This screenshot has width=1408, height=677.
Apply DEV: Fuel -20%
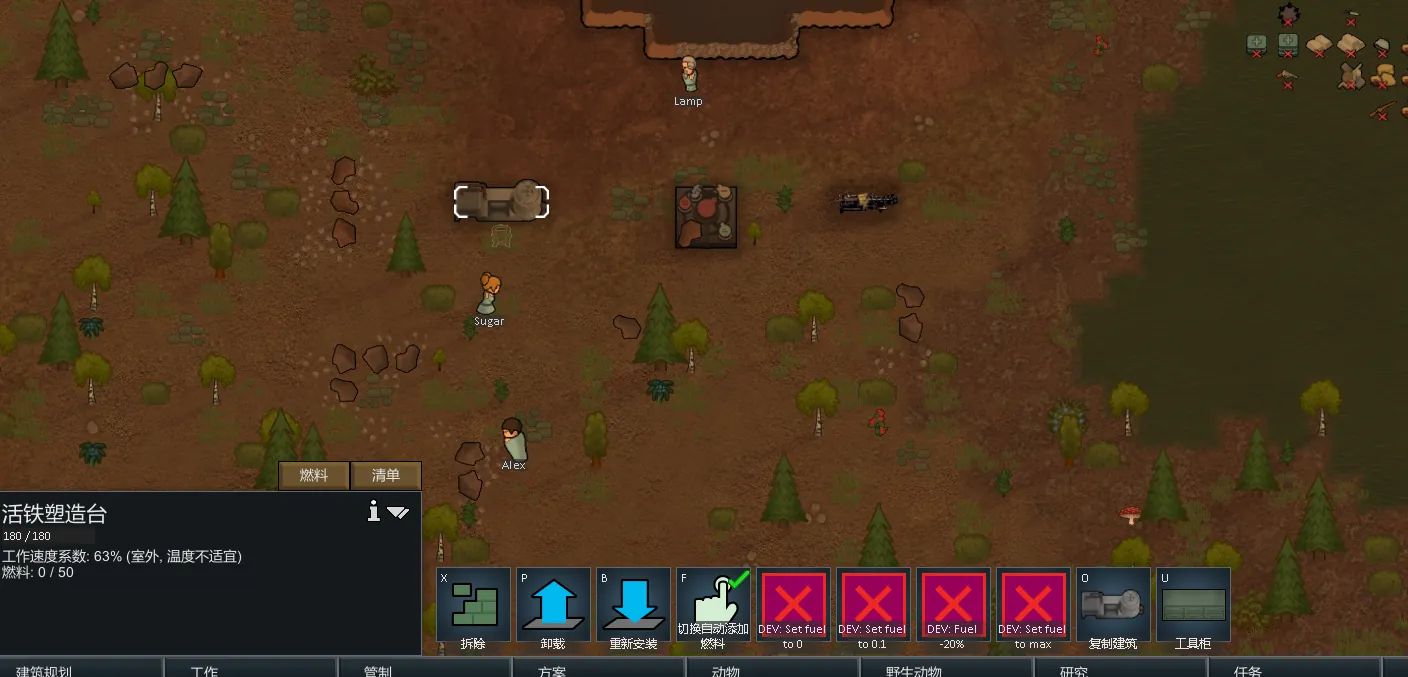pyautogui.click(x=953, y=605)
